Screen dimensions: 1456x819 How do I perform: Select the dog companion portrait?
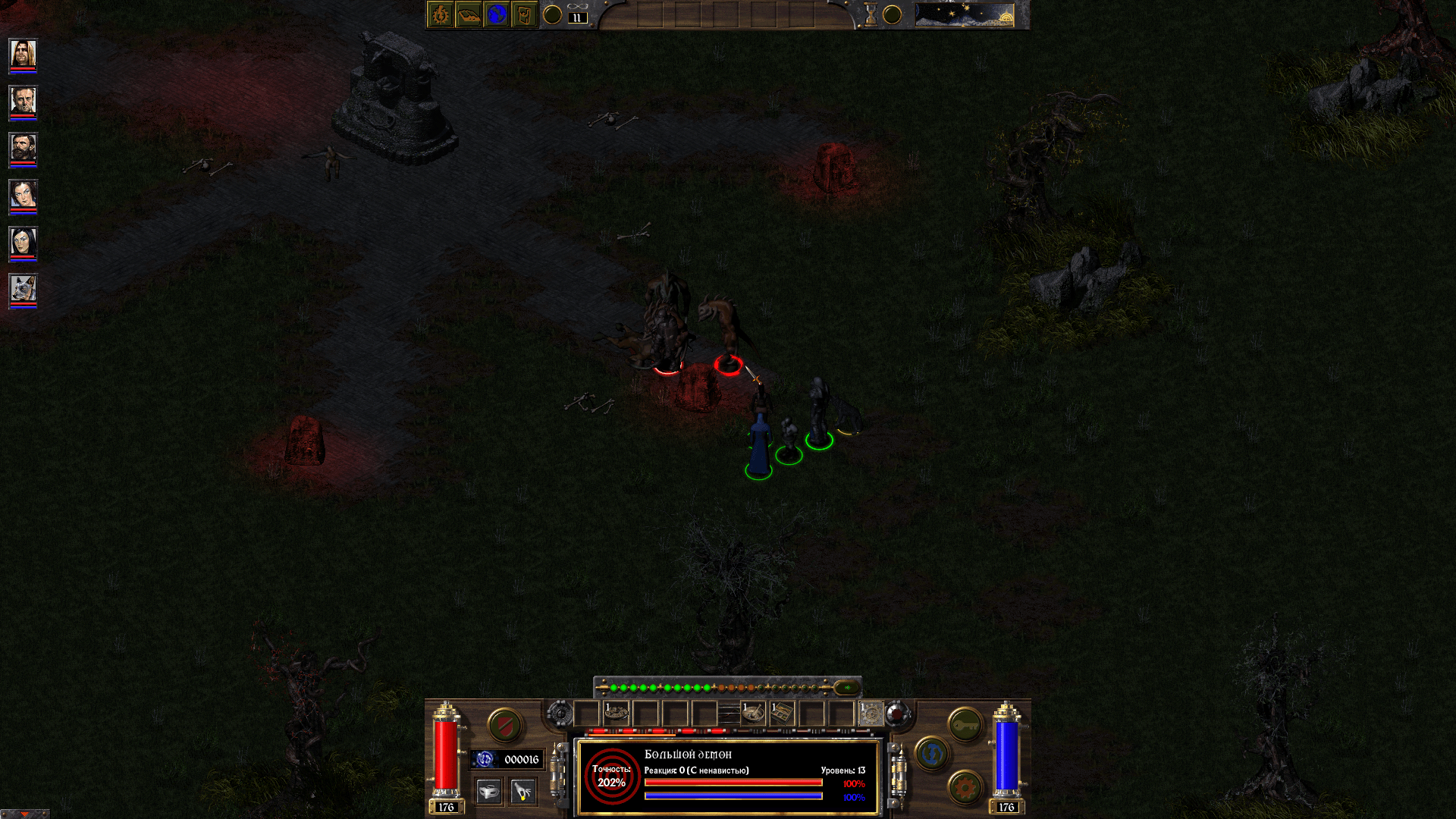click(x=23, y=288)
